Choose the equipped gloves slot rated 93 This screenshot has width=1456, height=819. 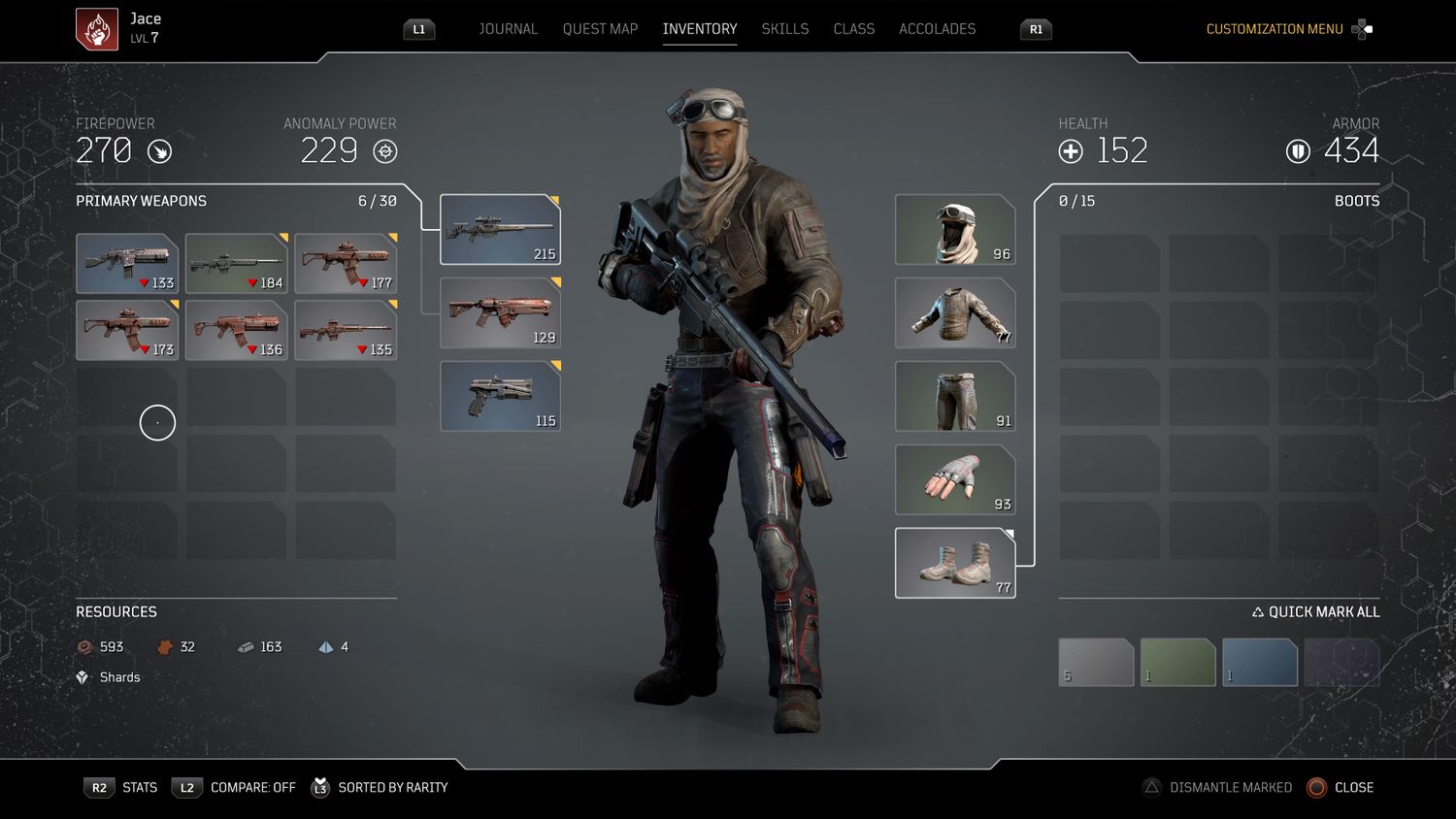pos(955,479)
